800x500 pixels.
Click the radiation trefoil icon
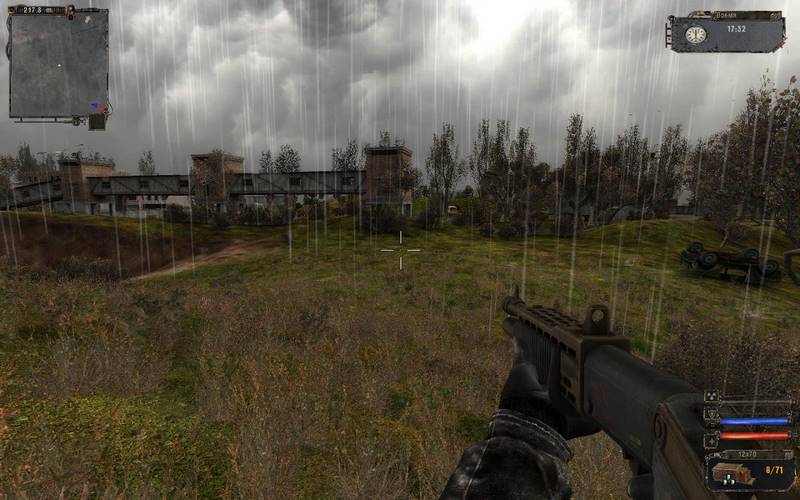pyautogui.click(x=711, y=397)
